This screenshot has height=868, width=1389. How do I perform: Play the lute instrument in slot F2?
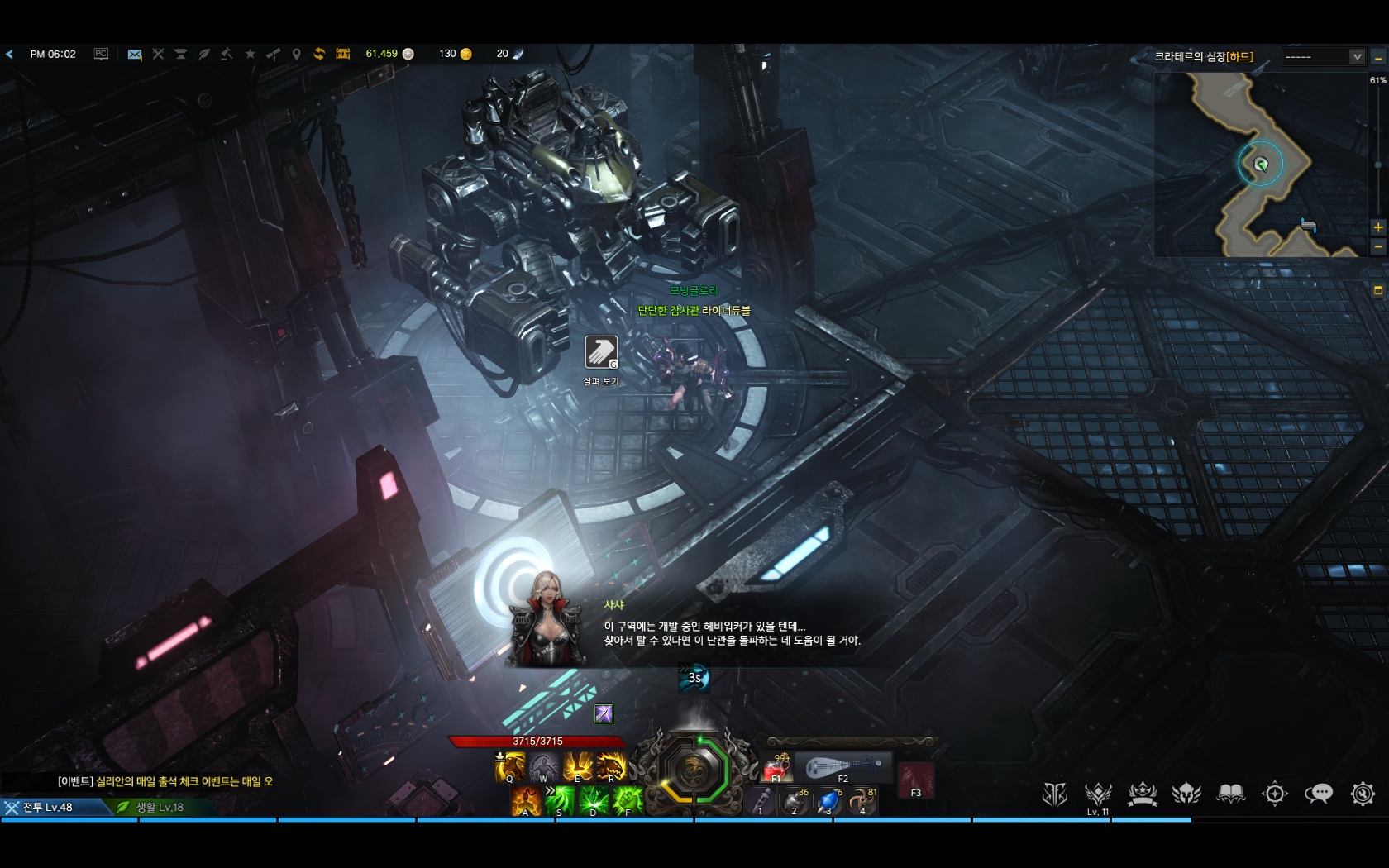click(x=842, y=769)
